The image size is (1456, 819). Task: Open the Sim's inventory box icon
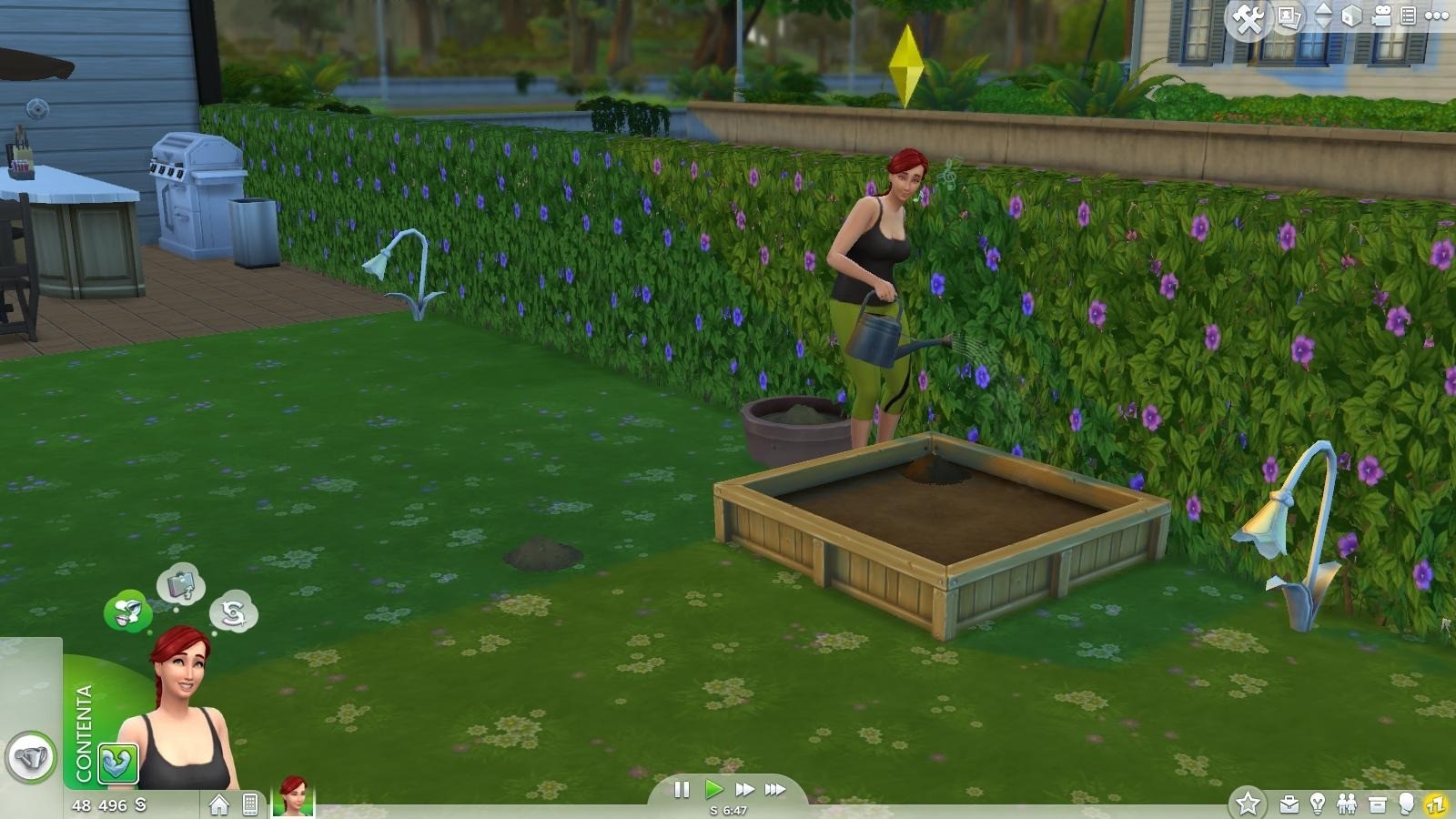(x=1377, y=804)
